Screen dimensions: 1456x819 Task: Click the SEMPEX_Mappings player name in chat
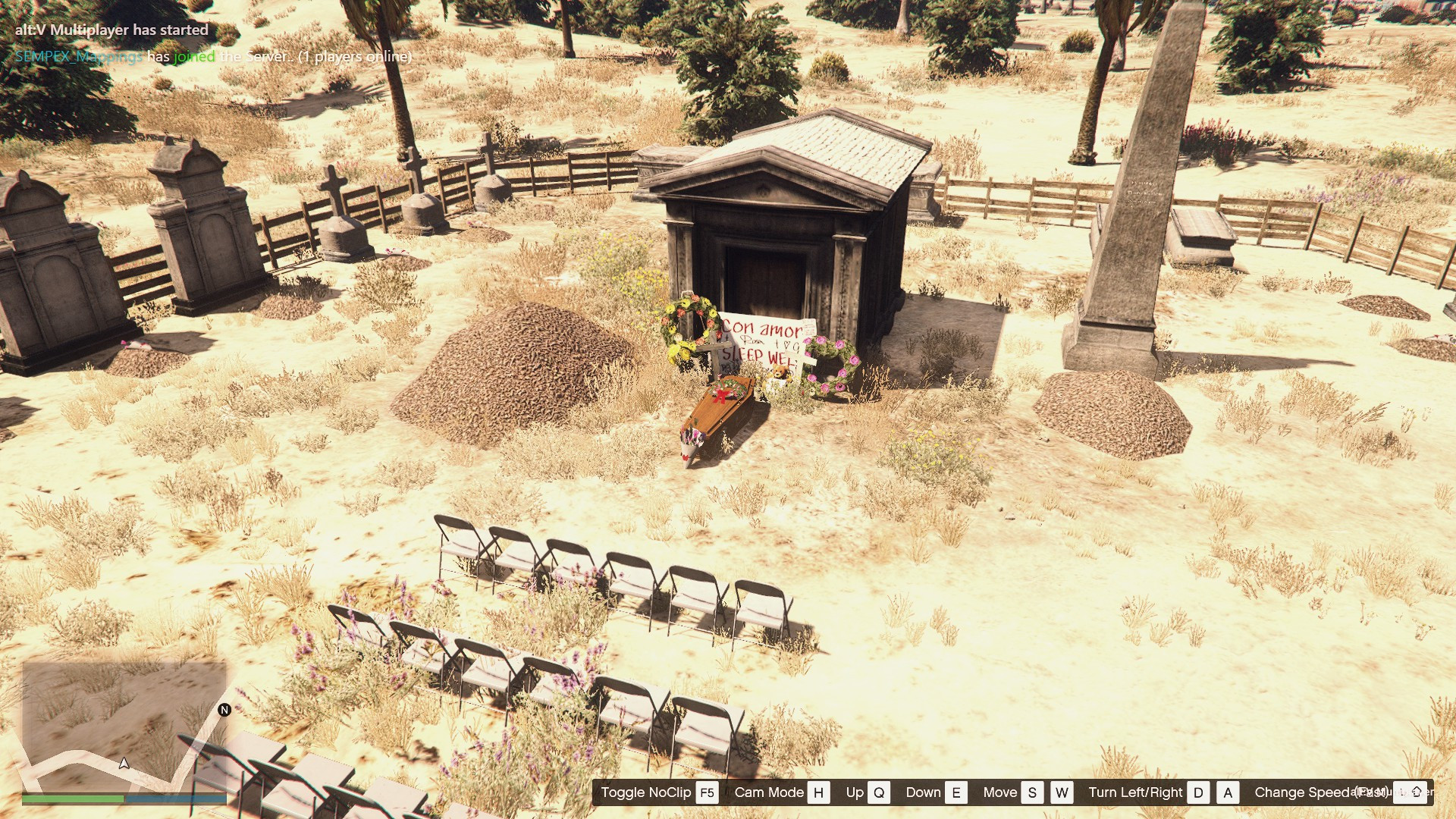[78, 57]
